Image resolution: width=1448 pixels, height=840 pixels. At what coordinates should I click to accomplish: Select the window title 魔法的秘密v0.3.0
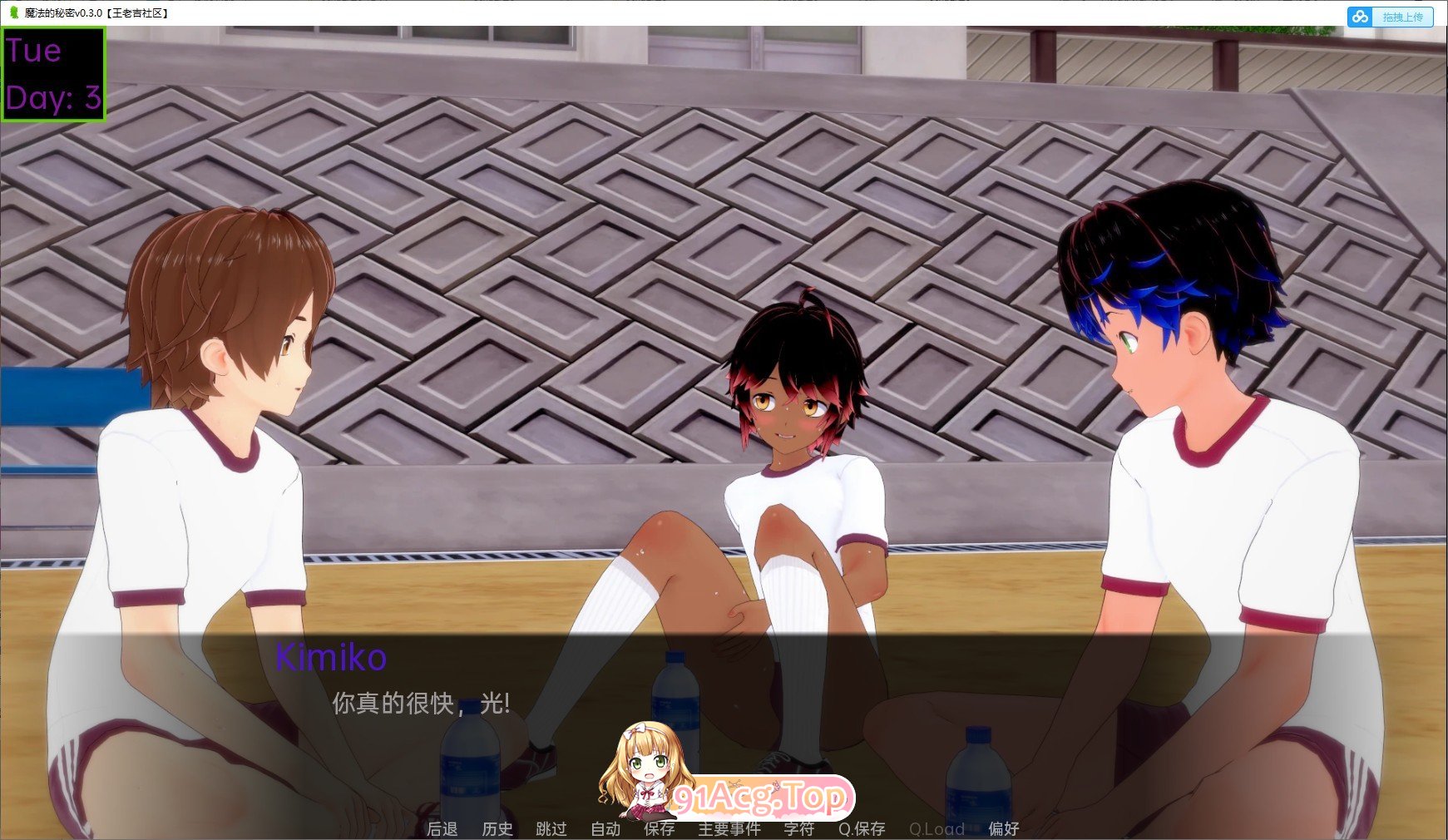62,13
